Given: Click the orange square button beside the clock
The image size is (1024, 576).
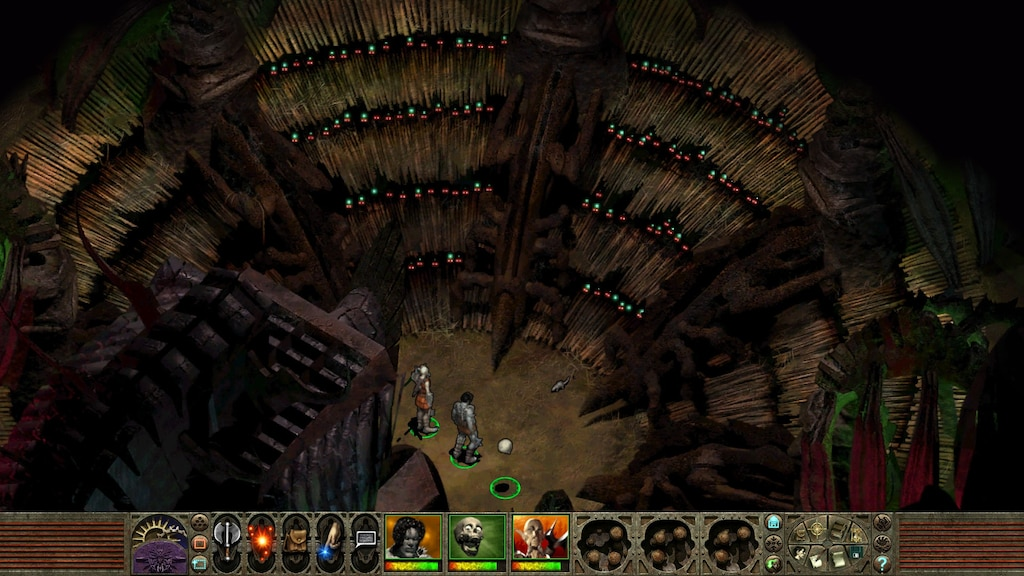Looking at the screenshot, I should point(199,542).
